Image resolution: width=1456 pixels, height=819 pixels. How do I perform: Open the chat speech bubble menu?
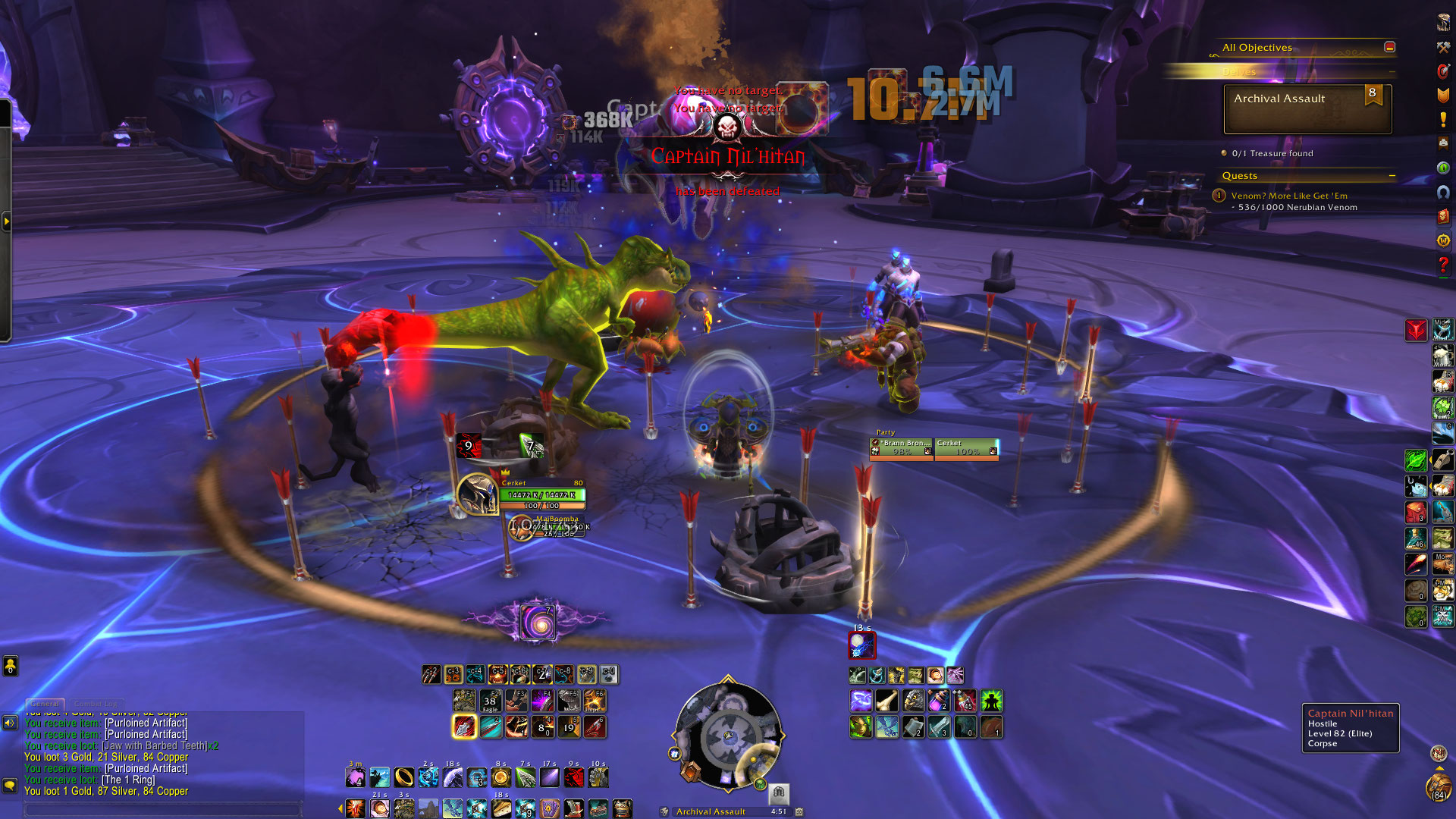[x=10, y=785]
